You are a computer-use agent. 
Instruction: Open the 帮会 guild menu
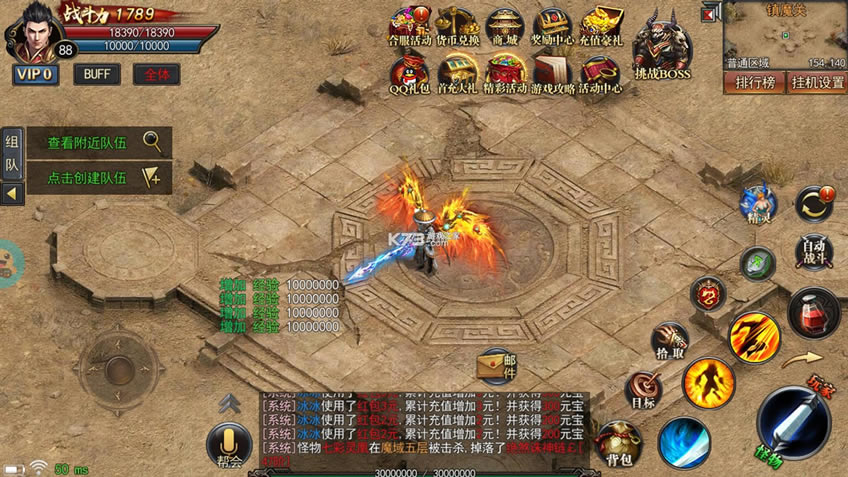click(x=229, y=445)
